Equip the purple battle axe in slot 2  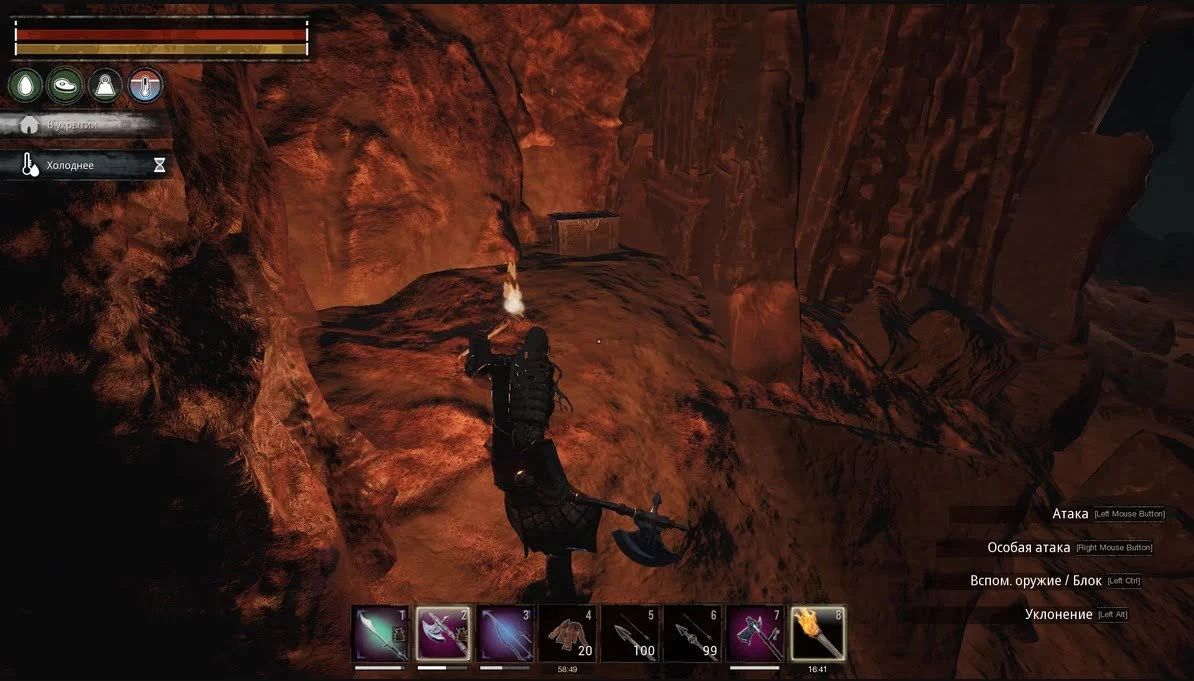pyautogui.click(x=443, y=633)
